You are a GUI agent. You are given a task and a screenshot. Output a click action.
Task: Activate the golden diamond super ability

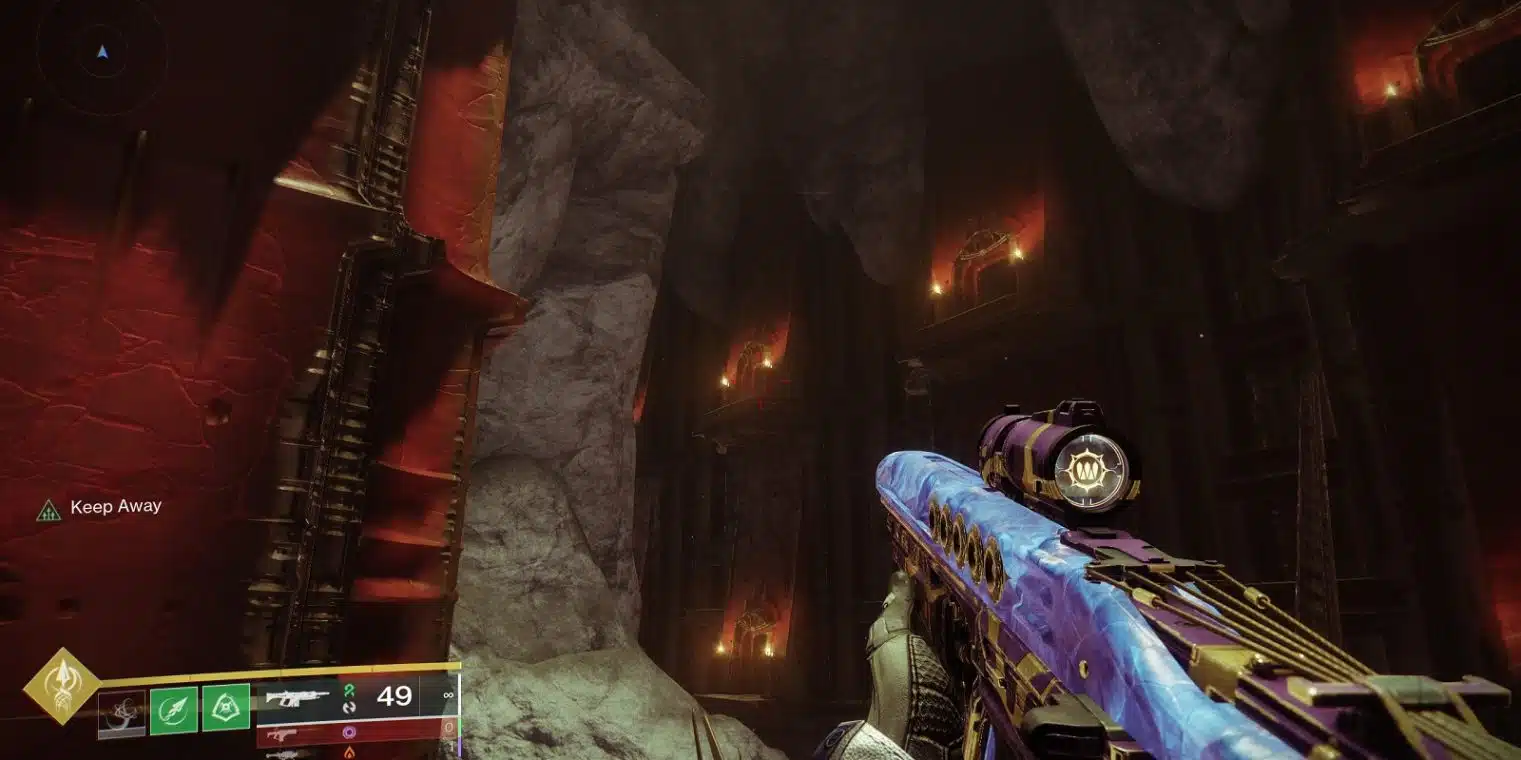(x=62, y=686)
